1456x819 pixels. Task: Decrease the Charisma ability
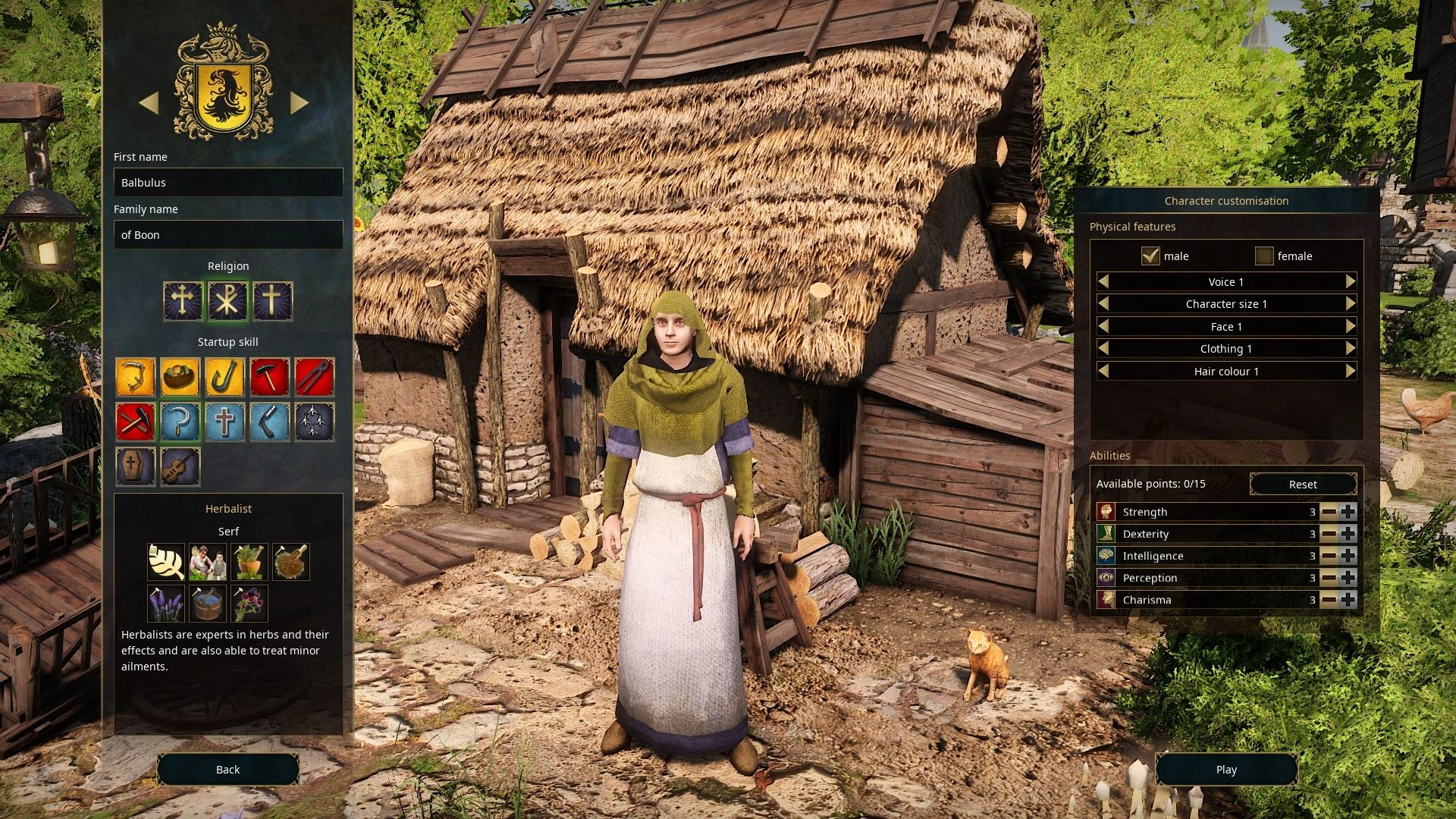pos(1329,600)
